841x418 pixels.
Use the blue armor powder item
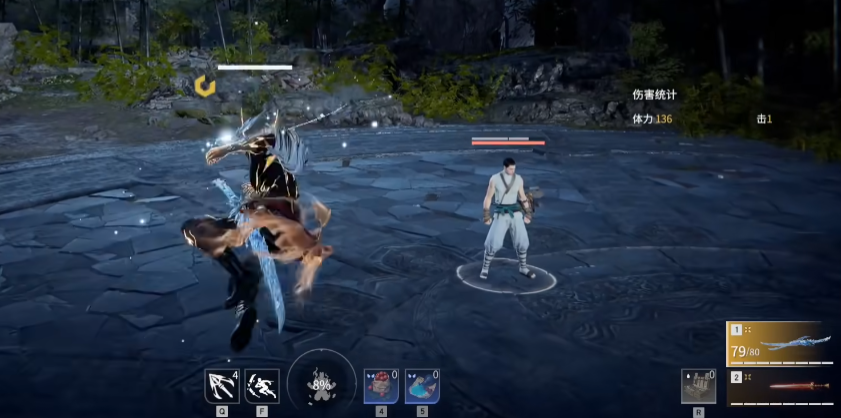(421, 386)
